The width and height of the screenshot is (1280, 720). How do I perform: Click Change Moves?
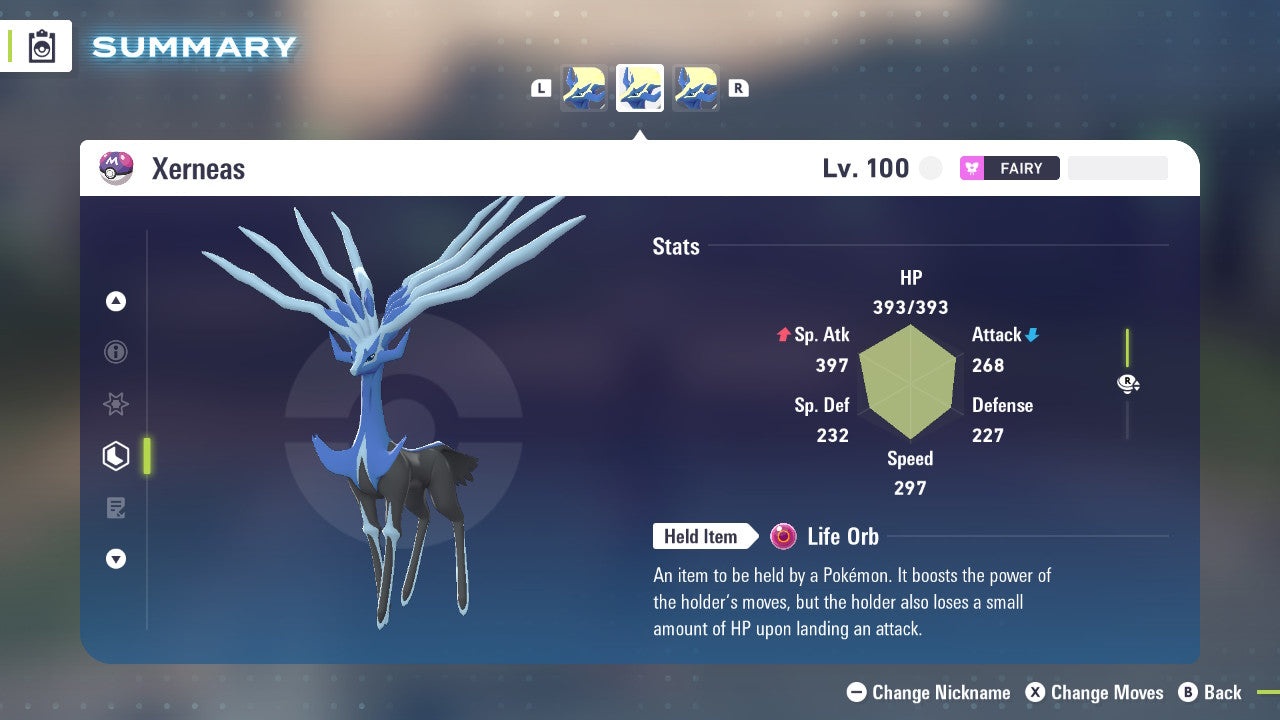click(x=1095, y=692)
